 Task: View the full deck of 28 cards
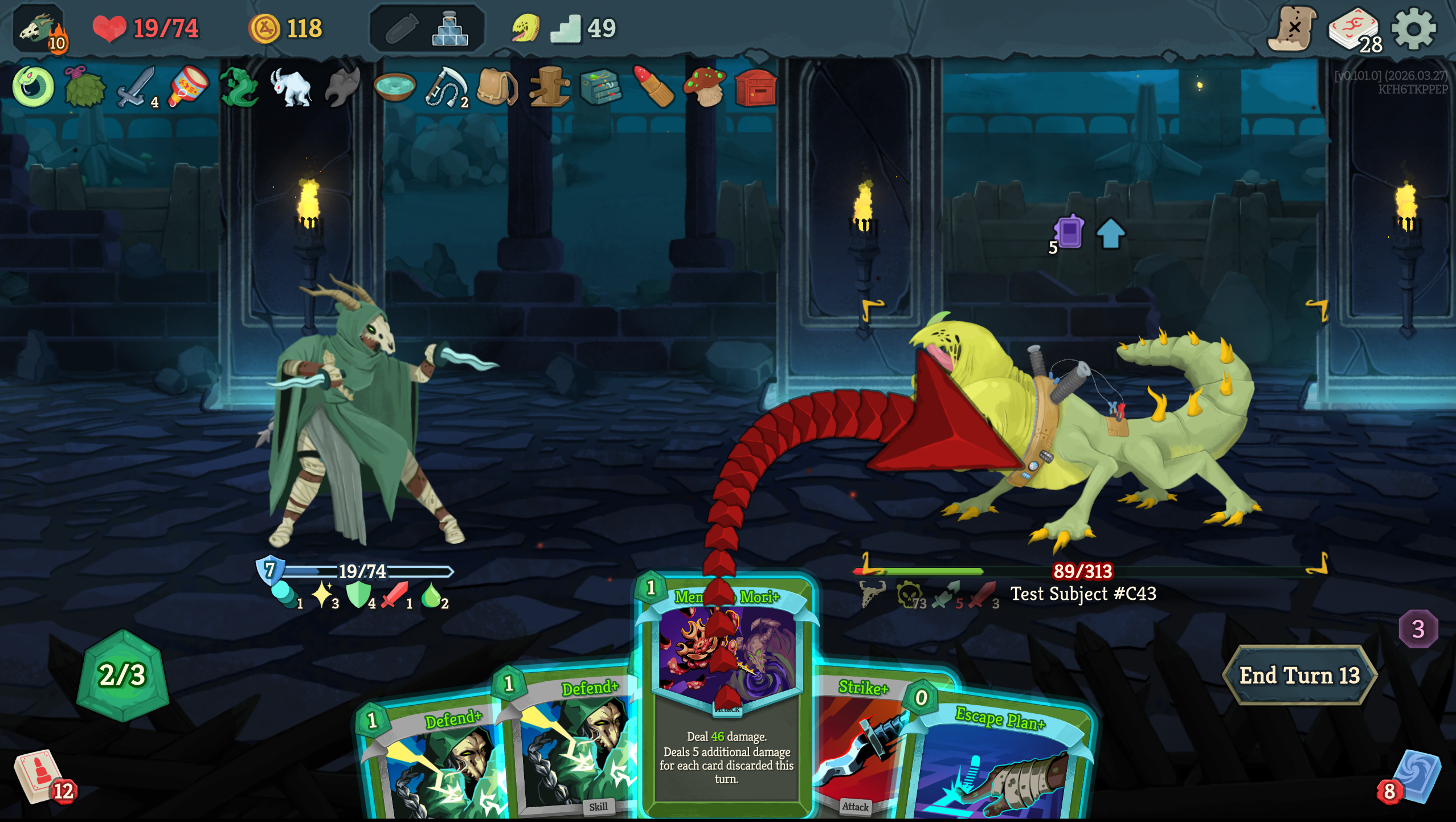pyautogui.click(x=1353, y=30)
